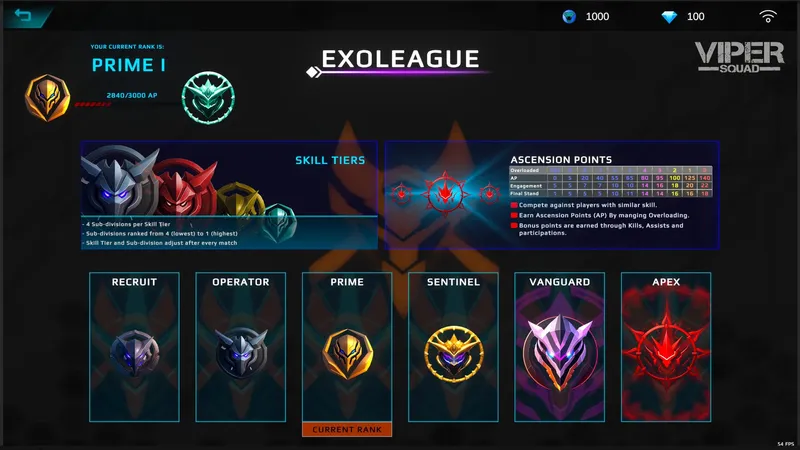Inspect the gold Prime I rank badge
Image resolution: width=800 pixels, height=450 pixels.
click(48, 98)
